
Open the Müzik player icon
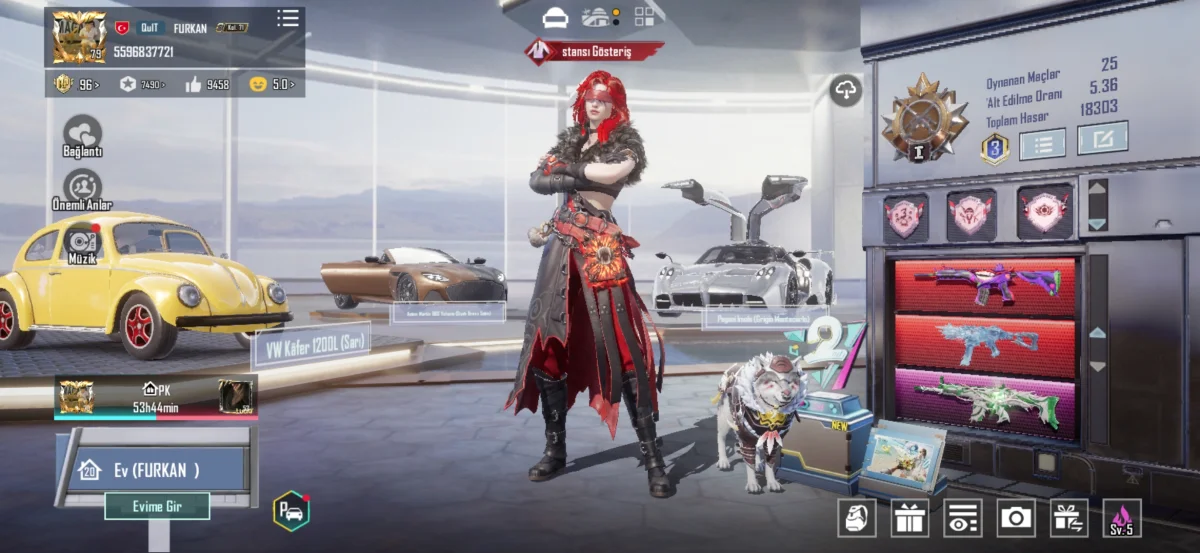point(82,242)
